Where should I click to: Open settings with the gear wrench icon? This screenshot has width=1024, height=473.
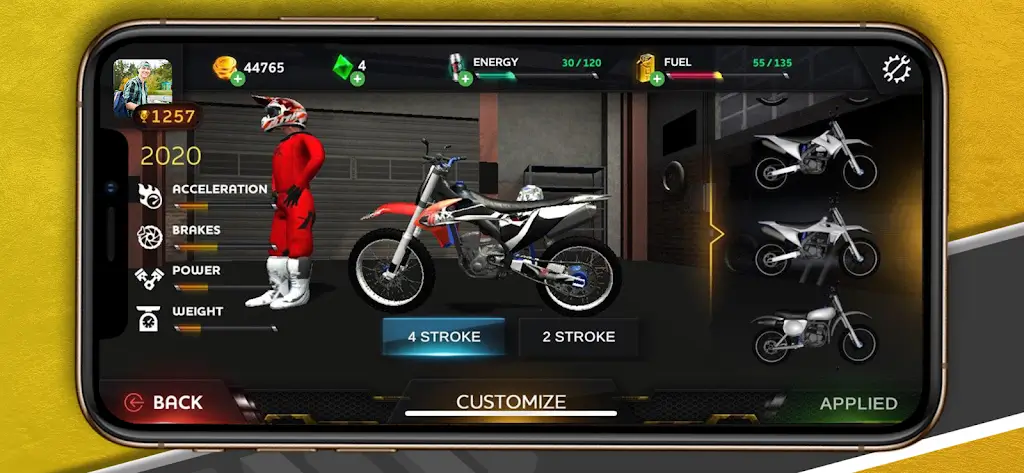pyautogui.click(x=897, y=68)
